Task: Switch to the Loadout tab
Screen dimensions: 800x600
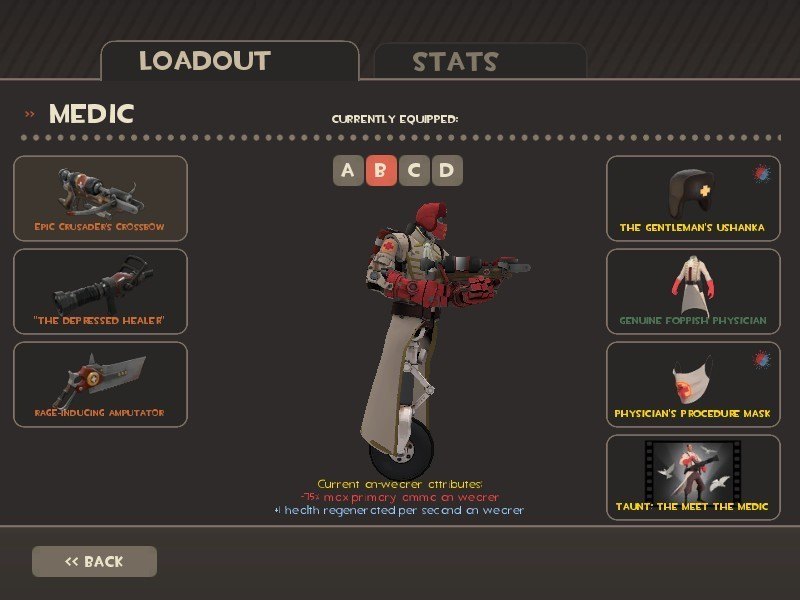Action: (x=229, y=61)
